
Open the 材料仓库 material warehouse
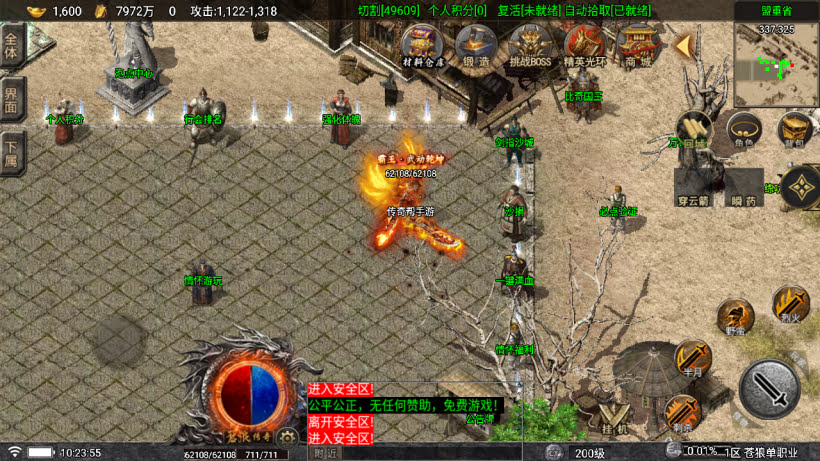point(422,45)
